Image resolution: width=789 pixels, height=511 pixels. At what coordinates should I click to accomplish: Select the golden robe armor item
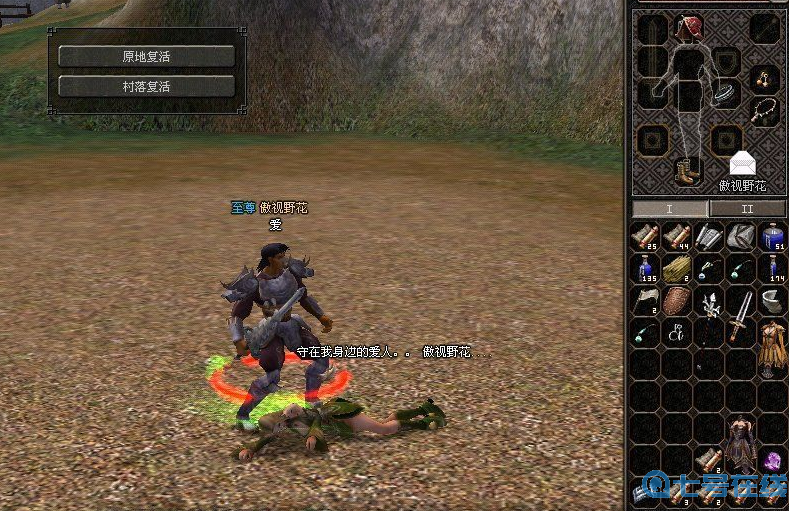(x=772, y=344)
